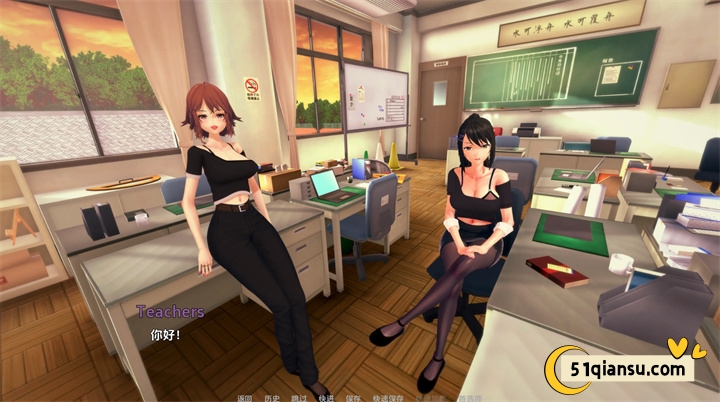720x402 pixels.
Task: Open the 历史 (History) log
Action: 272,396
